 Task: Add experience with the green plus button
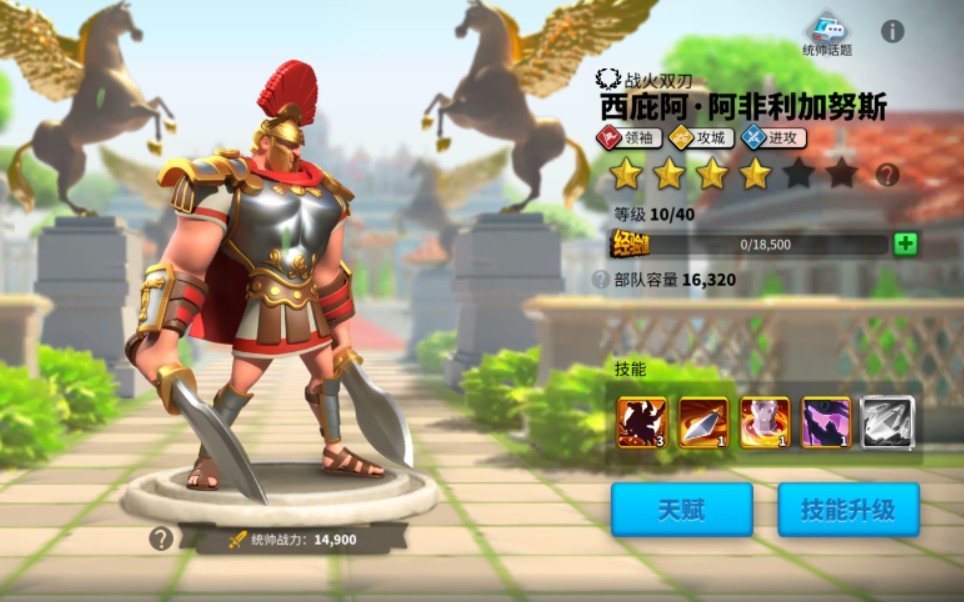click(905, 244)
